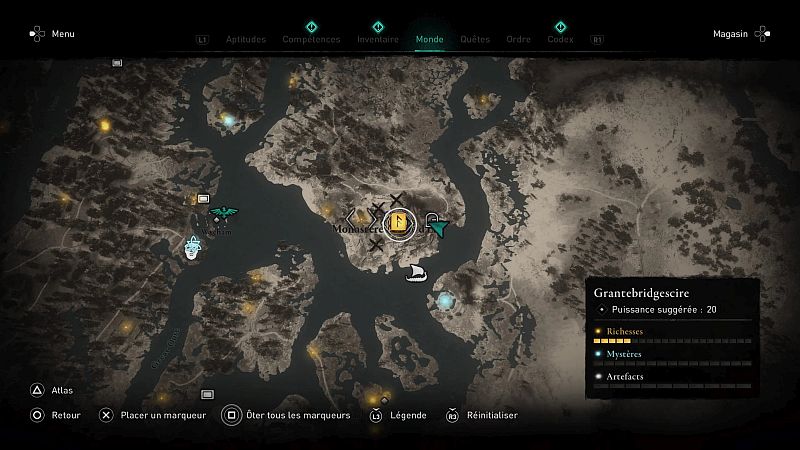Choose the teal arrow player marker

pyautogui.click(x=437, y=228)
